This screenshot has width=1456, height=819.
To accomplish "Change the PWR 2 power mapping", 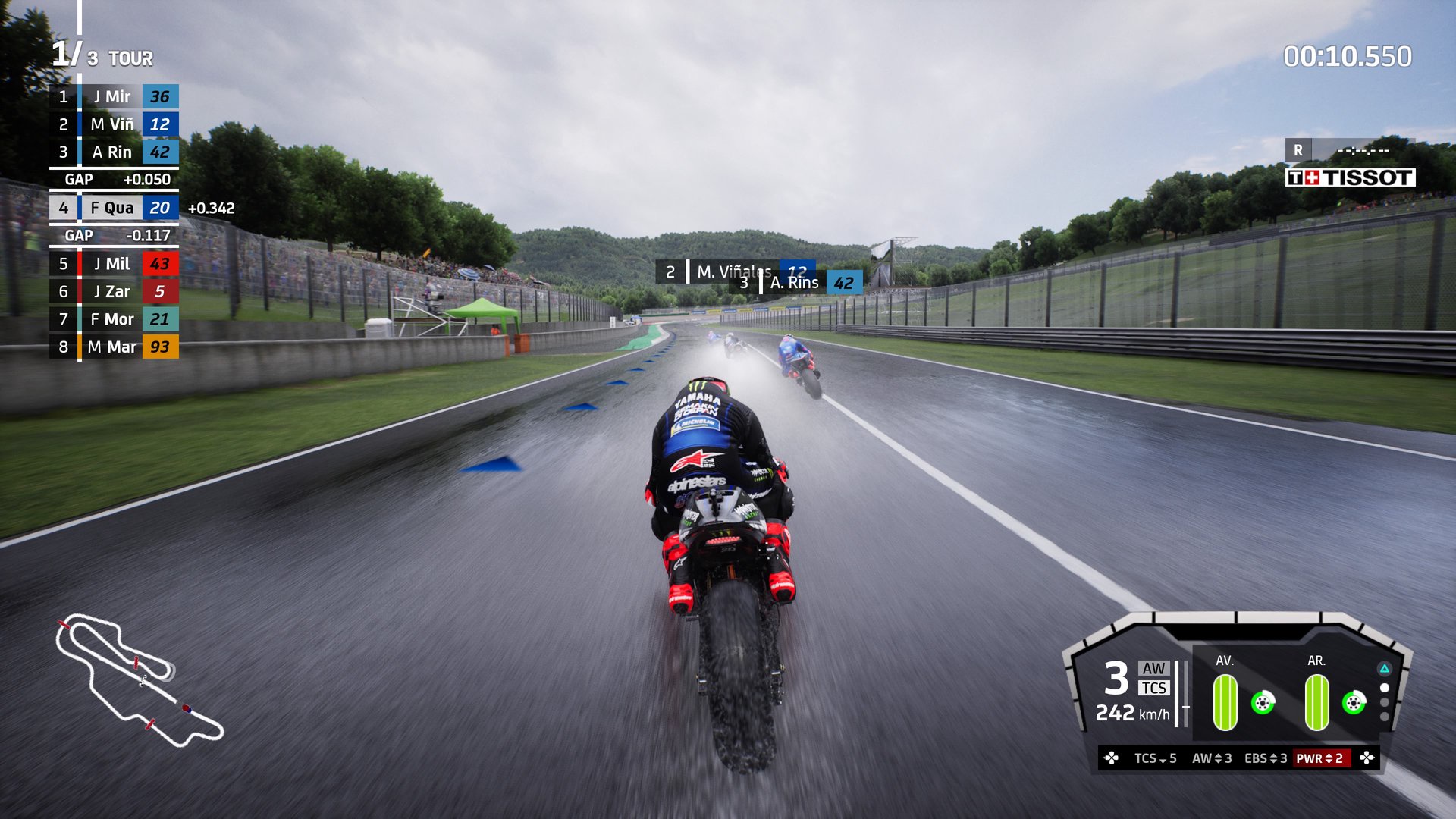I will click(1319, 758).
